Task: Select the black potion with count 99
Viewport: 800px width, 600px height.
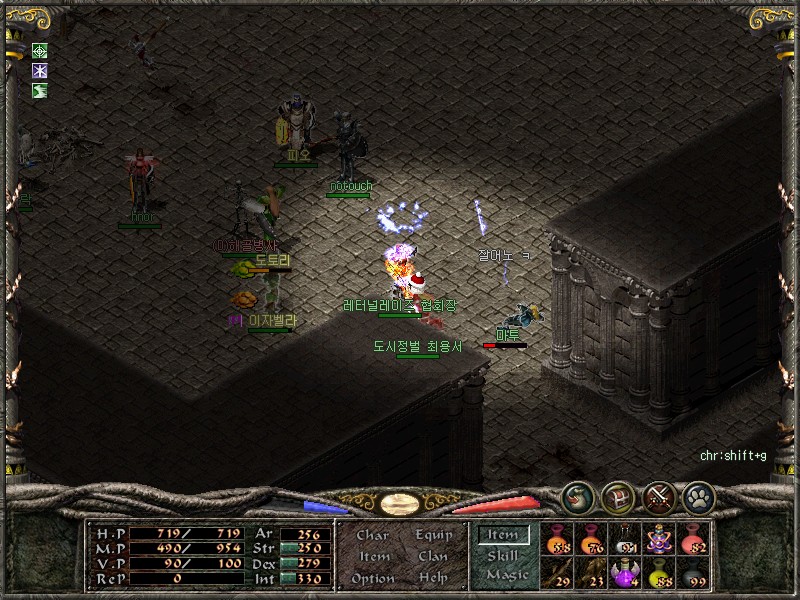Action: coord(694,573)
